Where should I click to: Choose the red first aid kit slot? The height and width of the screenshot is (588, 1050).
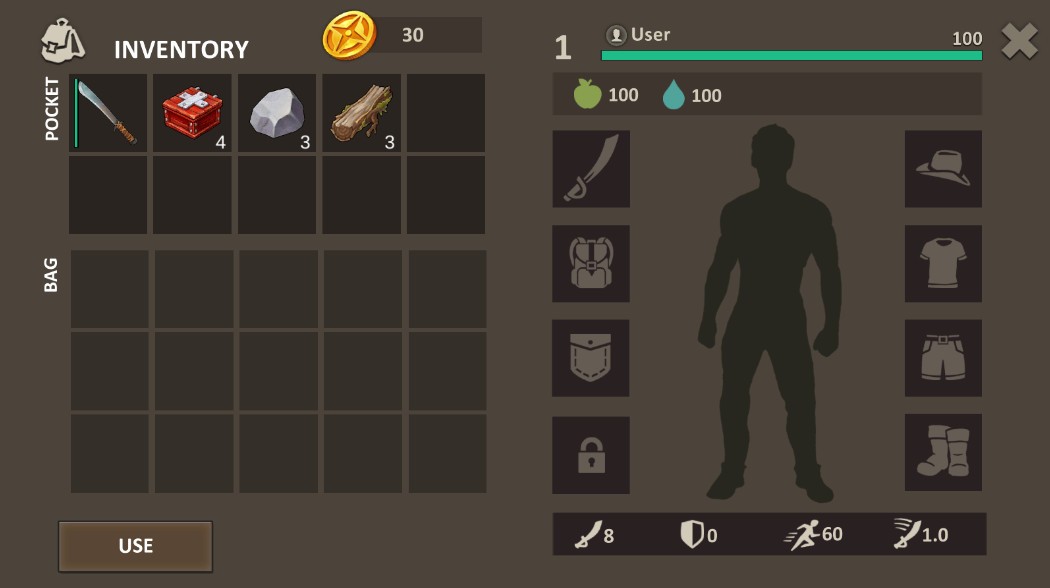point(192,113)
